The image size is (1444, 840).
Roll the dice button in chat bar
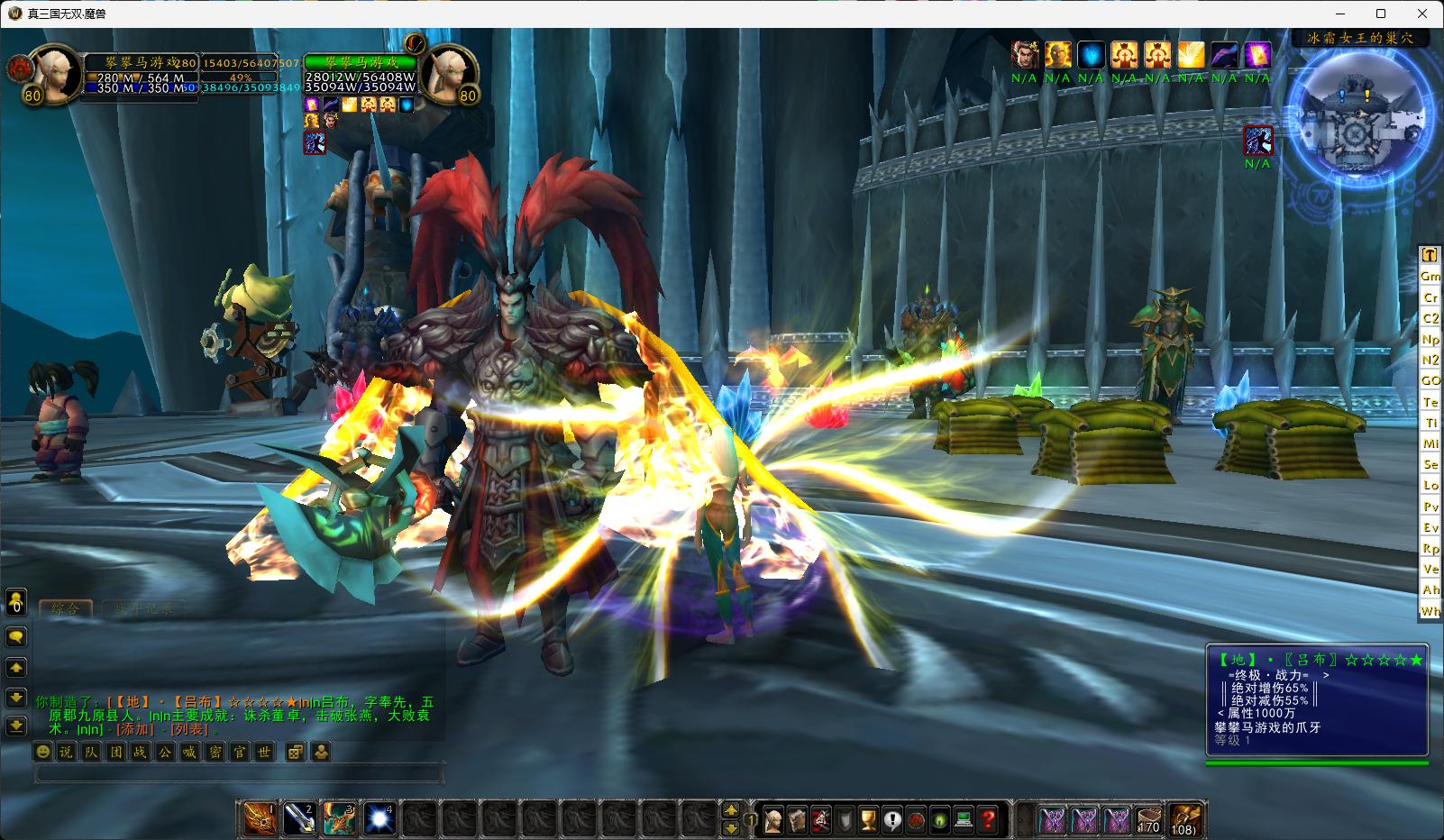click(x=295, y=752)
